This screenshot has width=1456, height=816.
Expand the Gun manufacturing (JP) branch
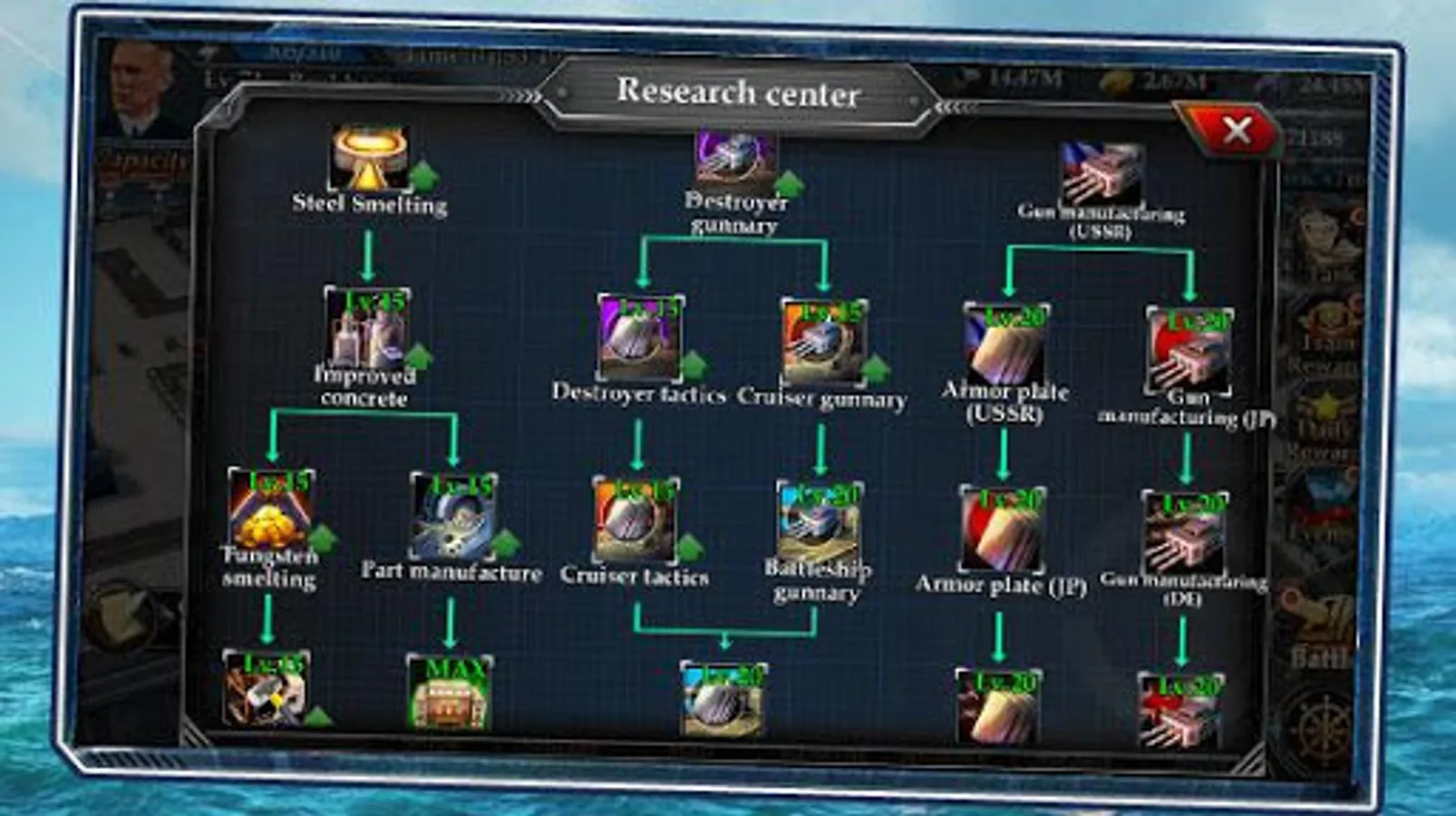1188,349
